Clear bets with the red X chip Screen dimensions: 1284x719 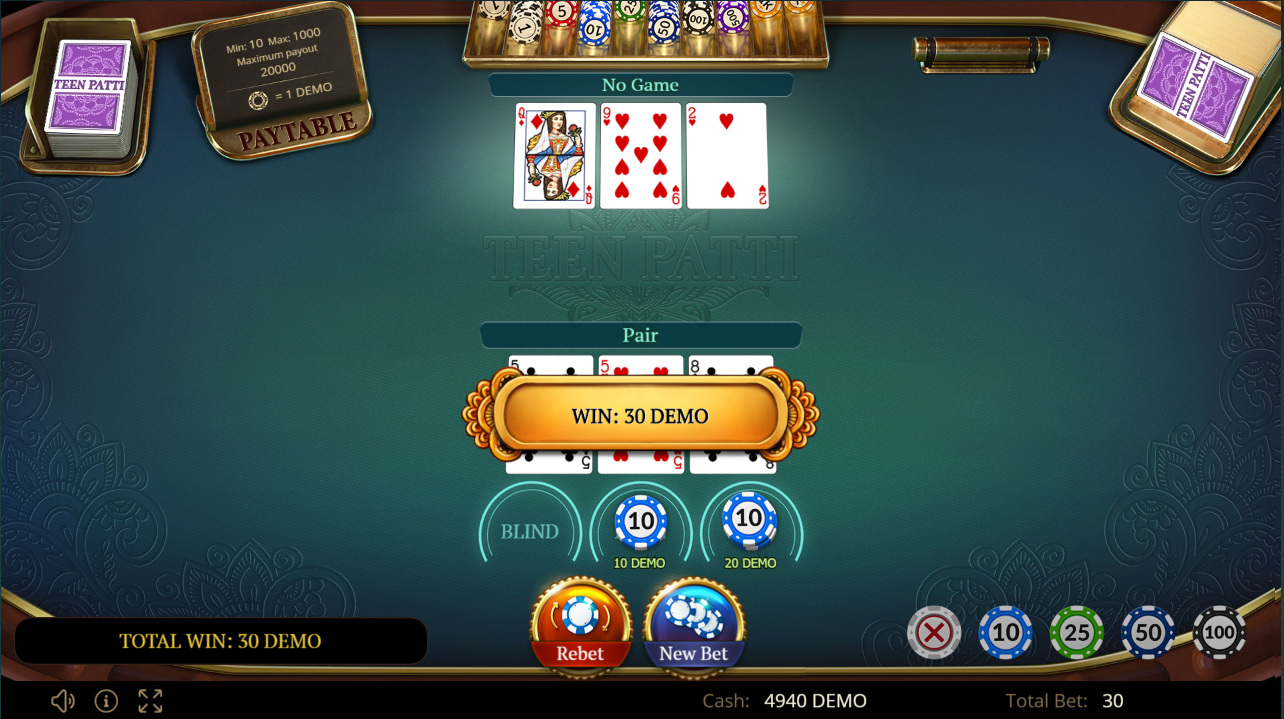pyautogui.click(x=934, y=632)
